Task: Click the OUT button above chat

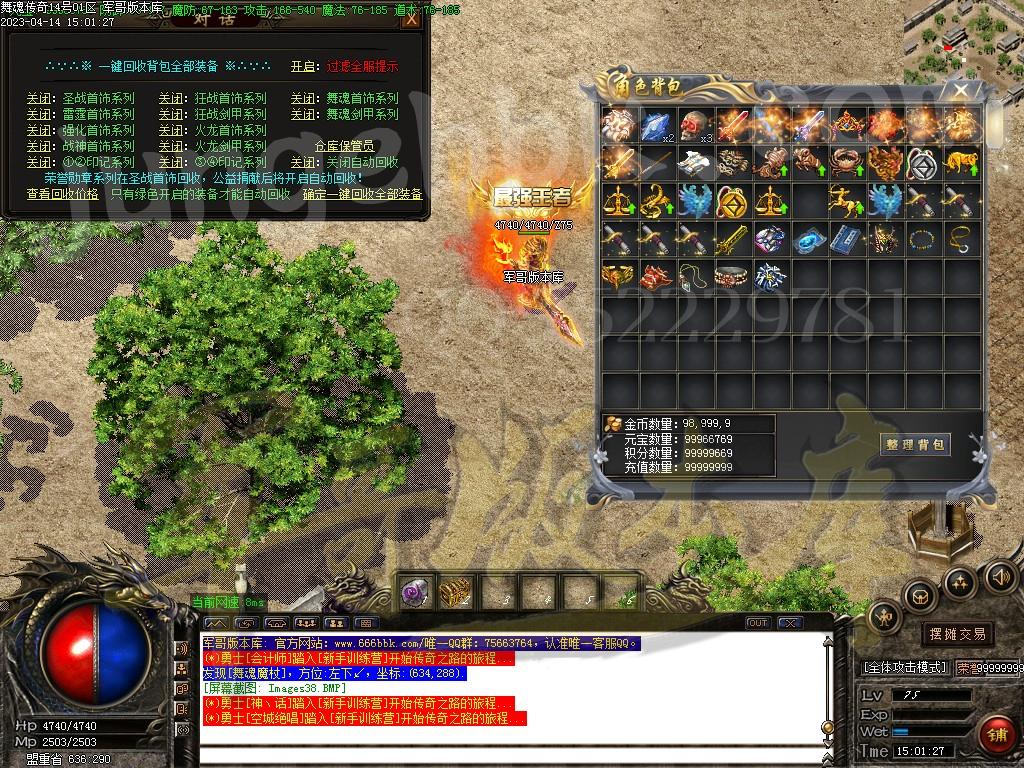Action: (x=758, y=623)
